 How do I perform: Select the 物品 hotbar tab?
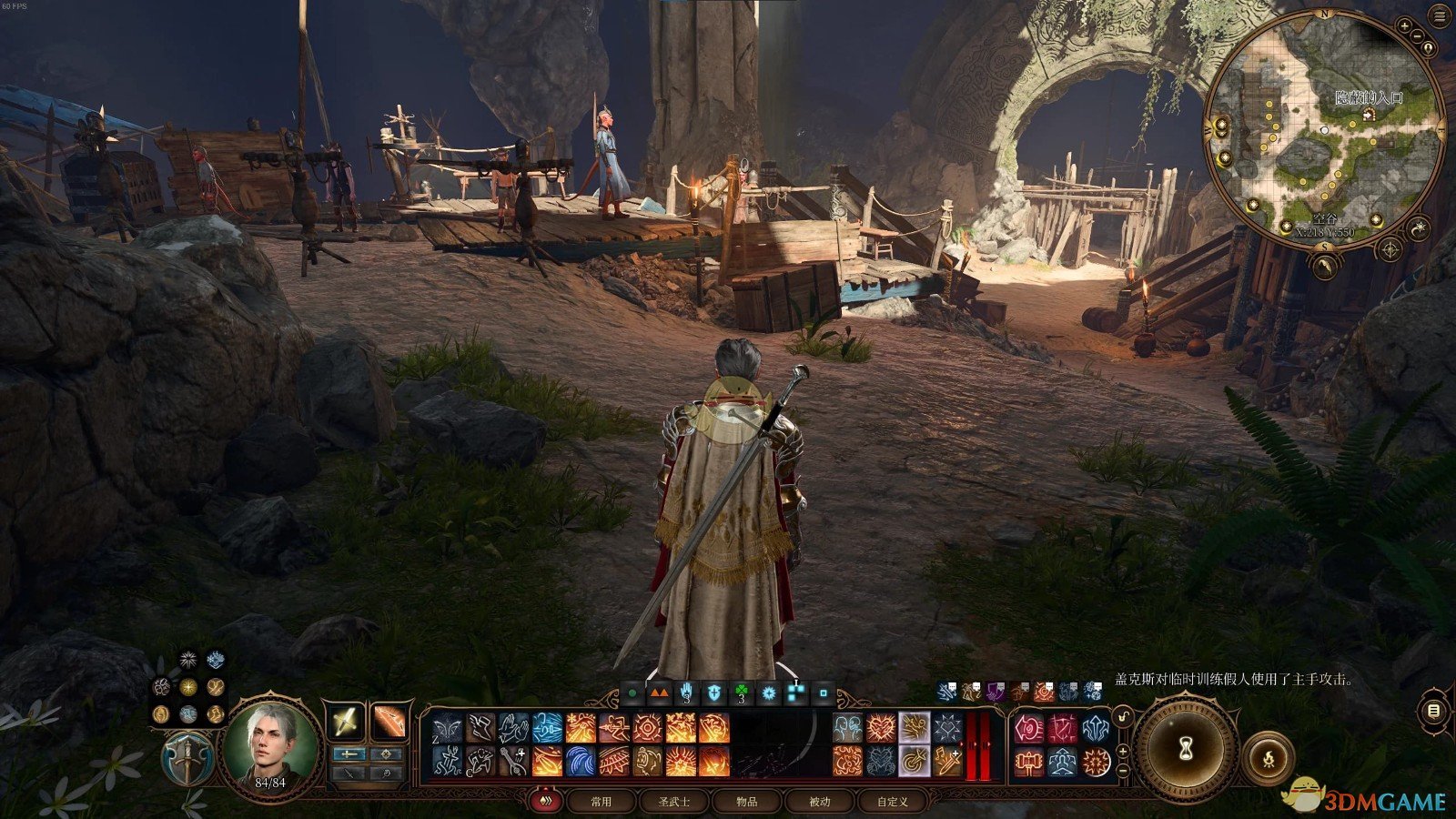pyautogui.click(x=747, y=802)
